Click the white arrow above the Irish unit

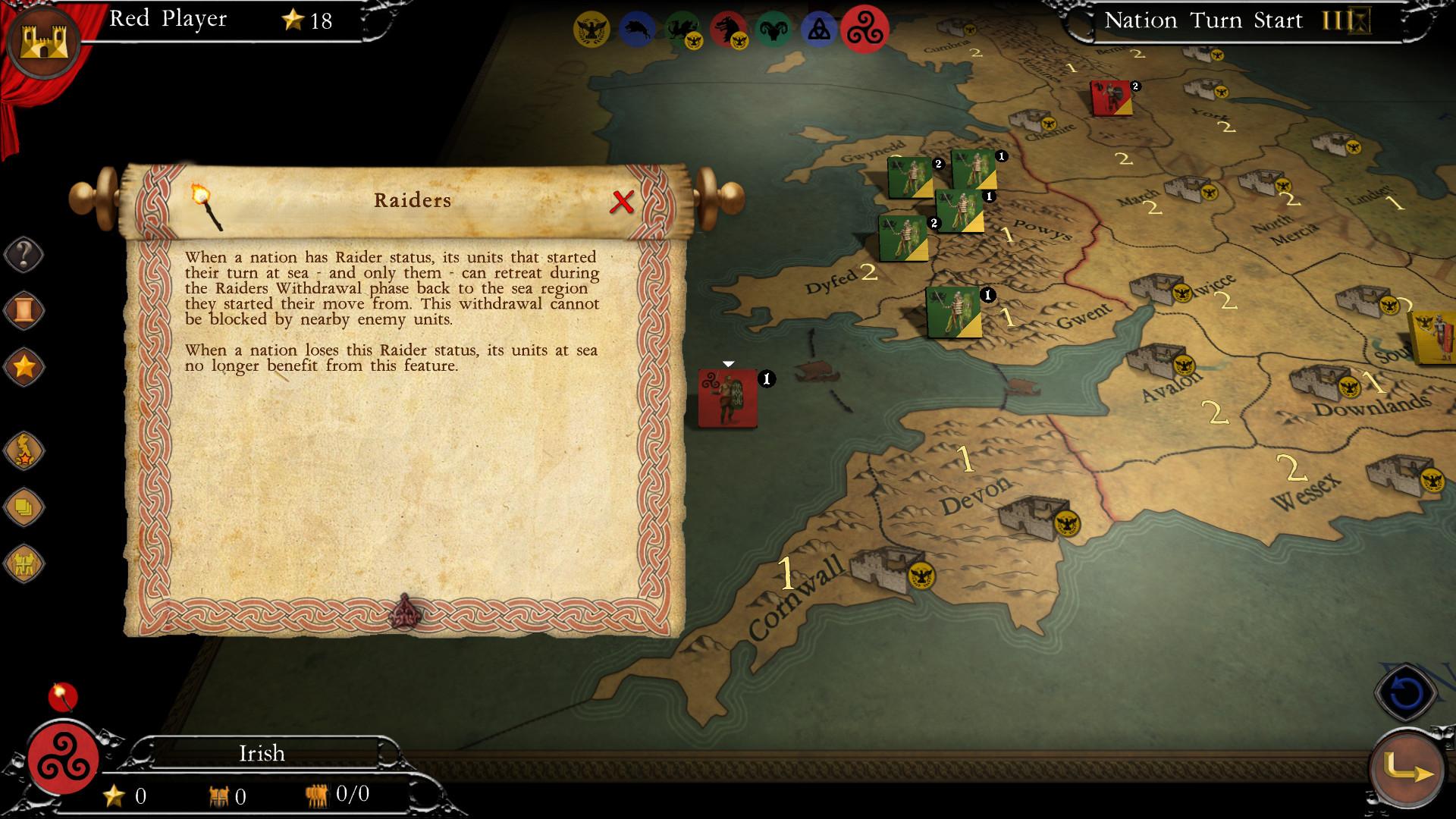[730, 362]
